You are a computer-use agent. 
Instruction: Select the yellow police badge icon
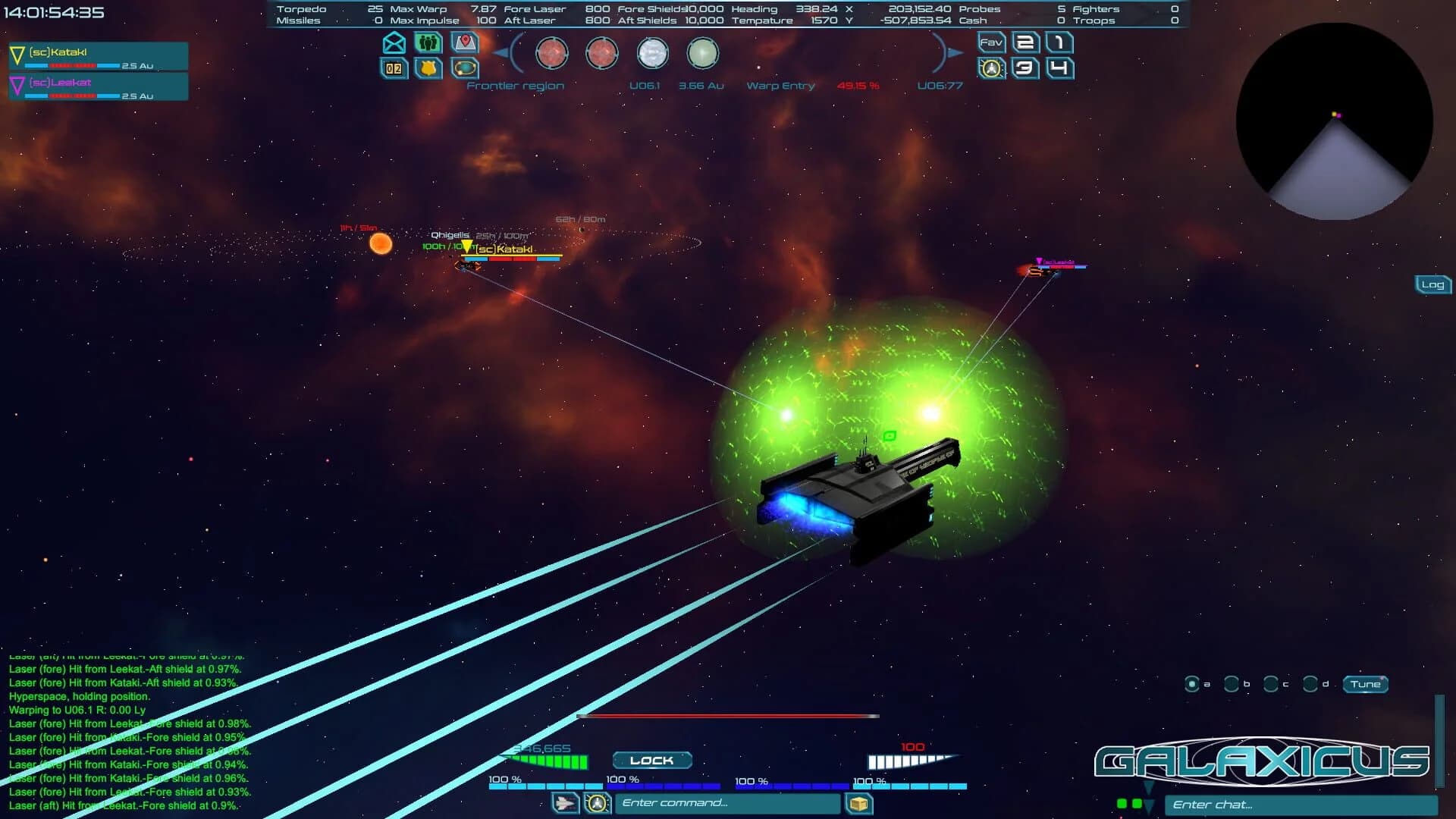(x=427, y=69)
